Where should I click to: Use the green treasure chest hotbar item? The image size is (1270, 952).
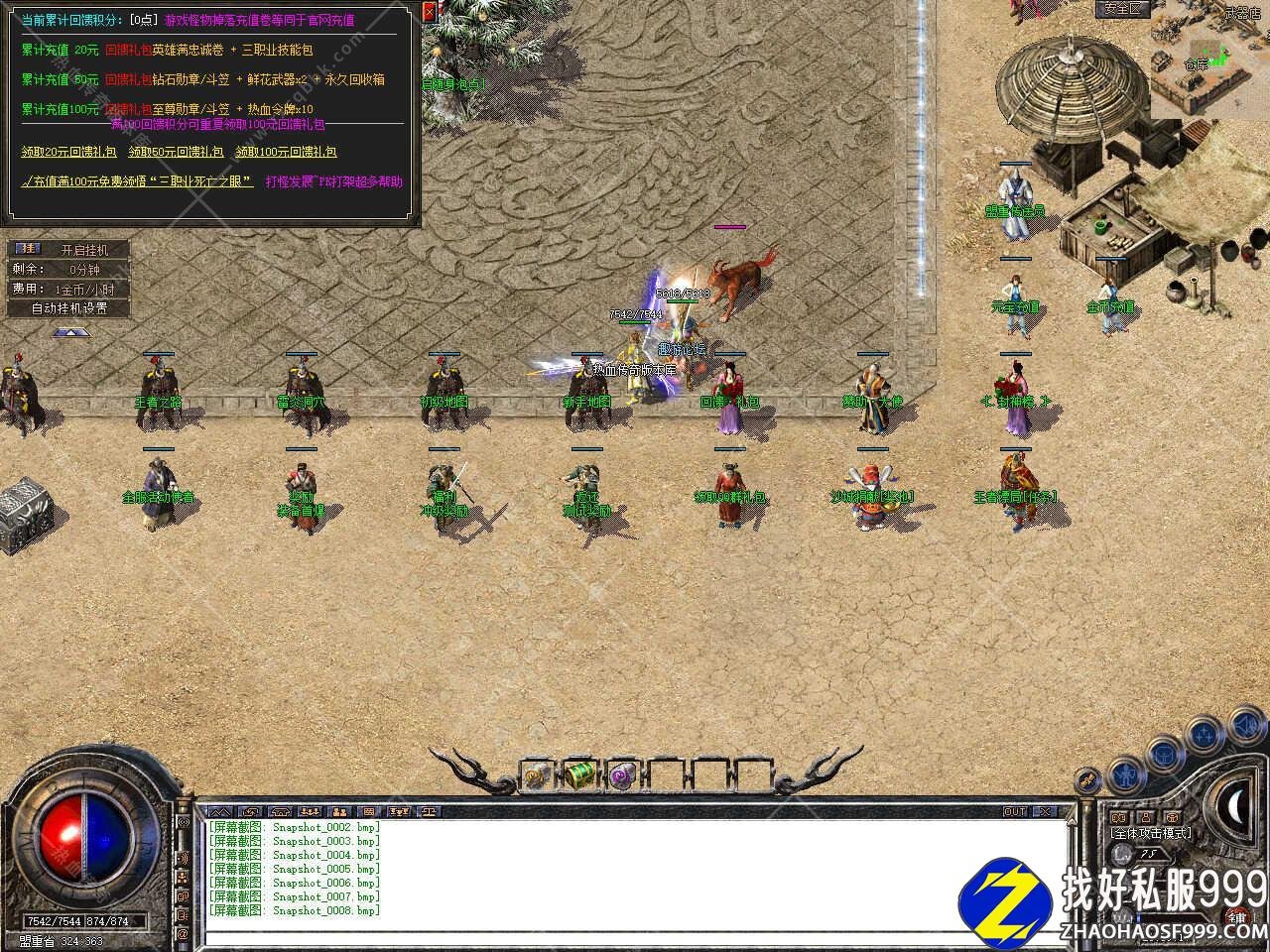[579, 774]
